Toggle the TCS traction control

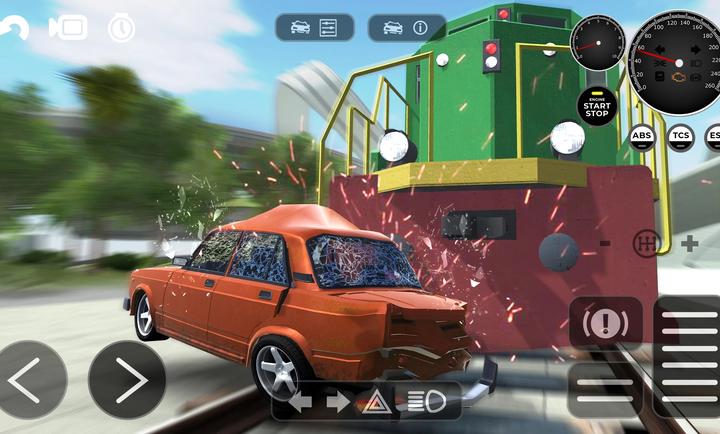pos(681,134)
